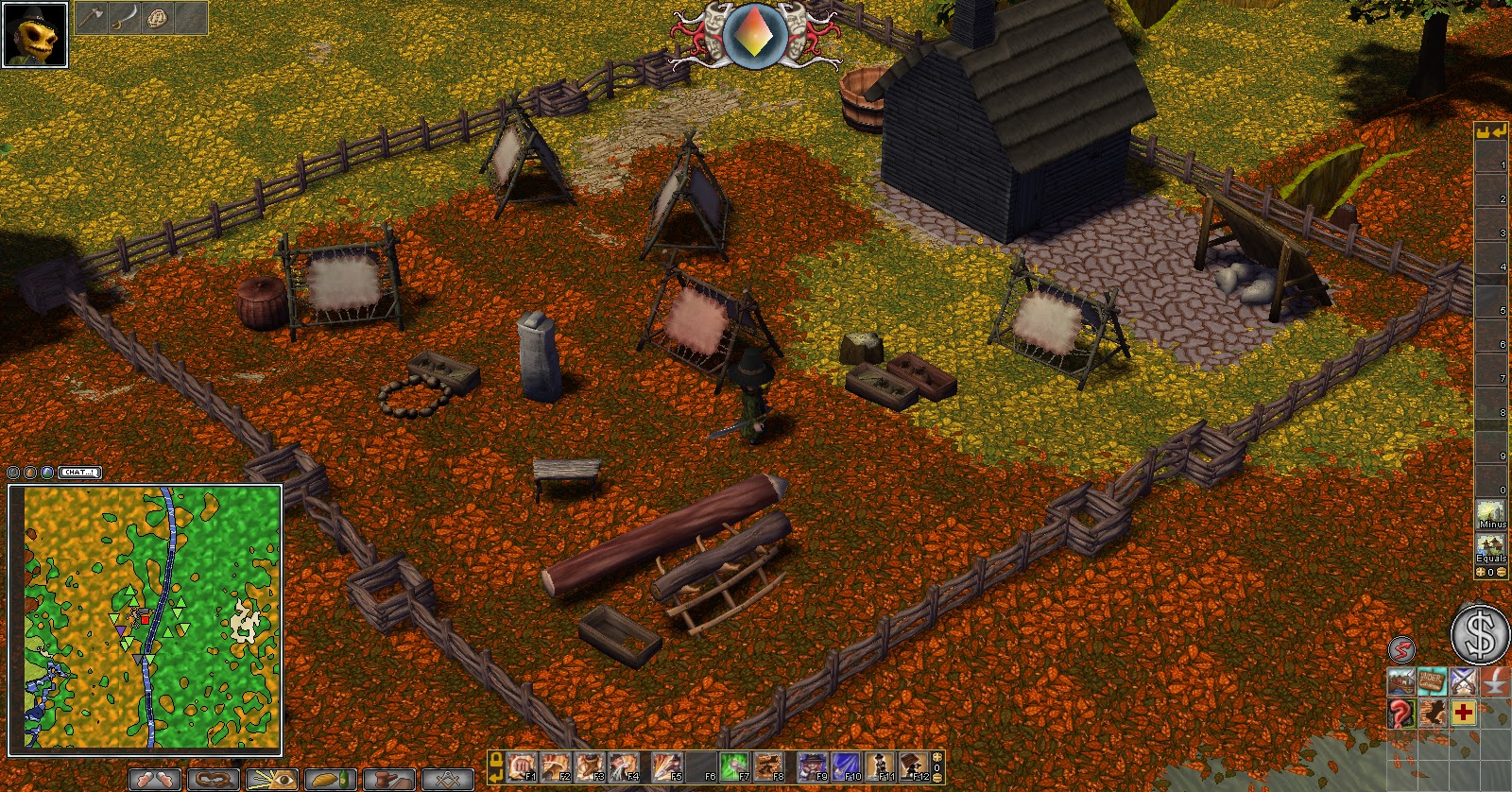Click the all-seeing eye button

point(271,780)
